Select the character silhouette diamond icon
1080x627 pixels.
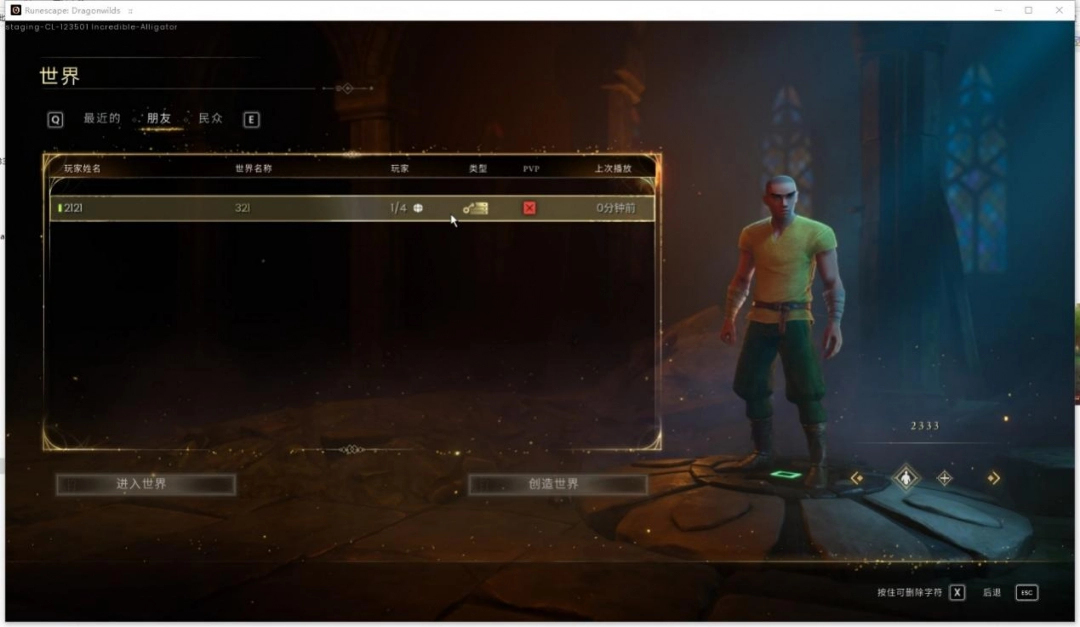click(x=906, y=478)
